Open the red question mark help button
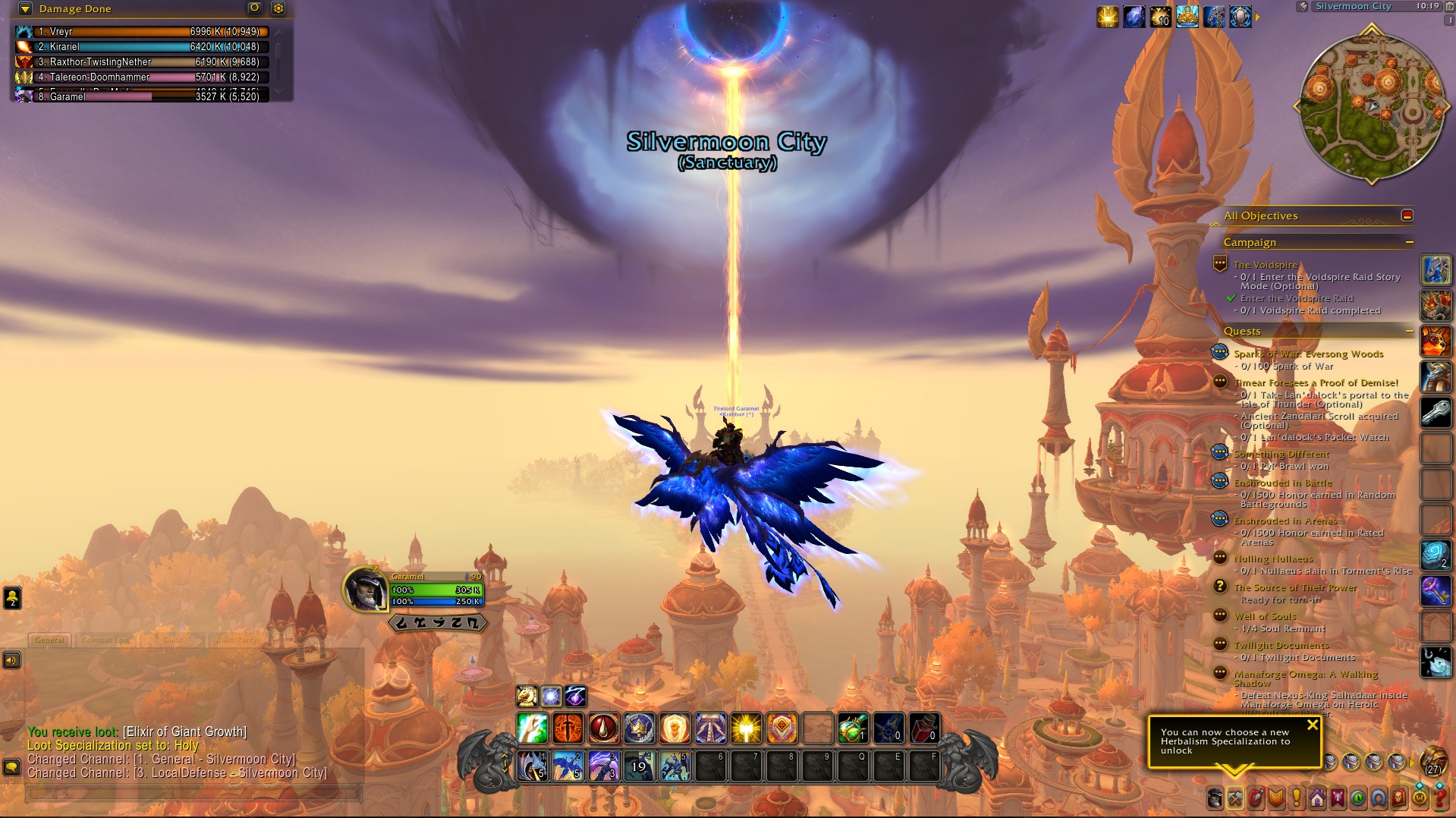The width and height of the screenshot is (1456, 818). 1439,798
